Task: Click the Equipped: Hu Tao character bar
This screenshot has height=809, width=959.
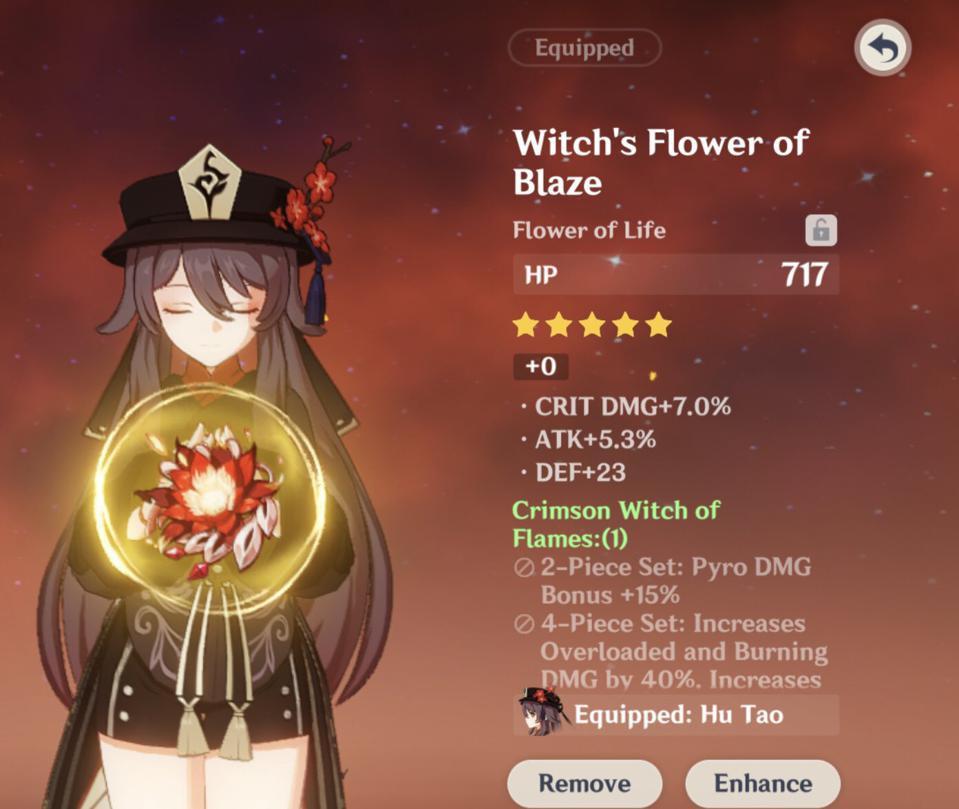Action: tap(676, 715)
